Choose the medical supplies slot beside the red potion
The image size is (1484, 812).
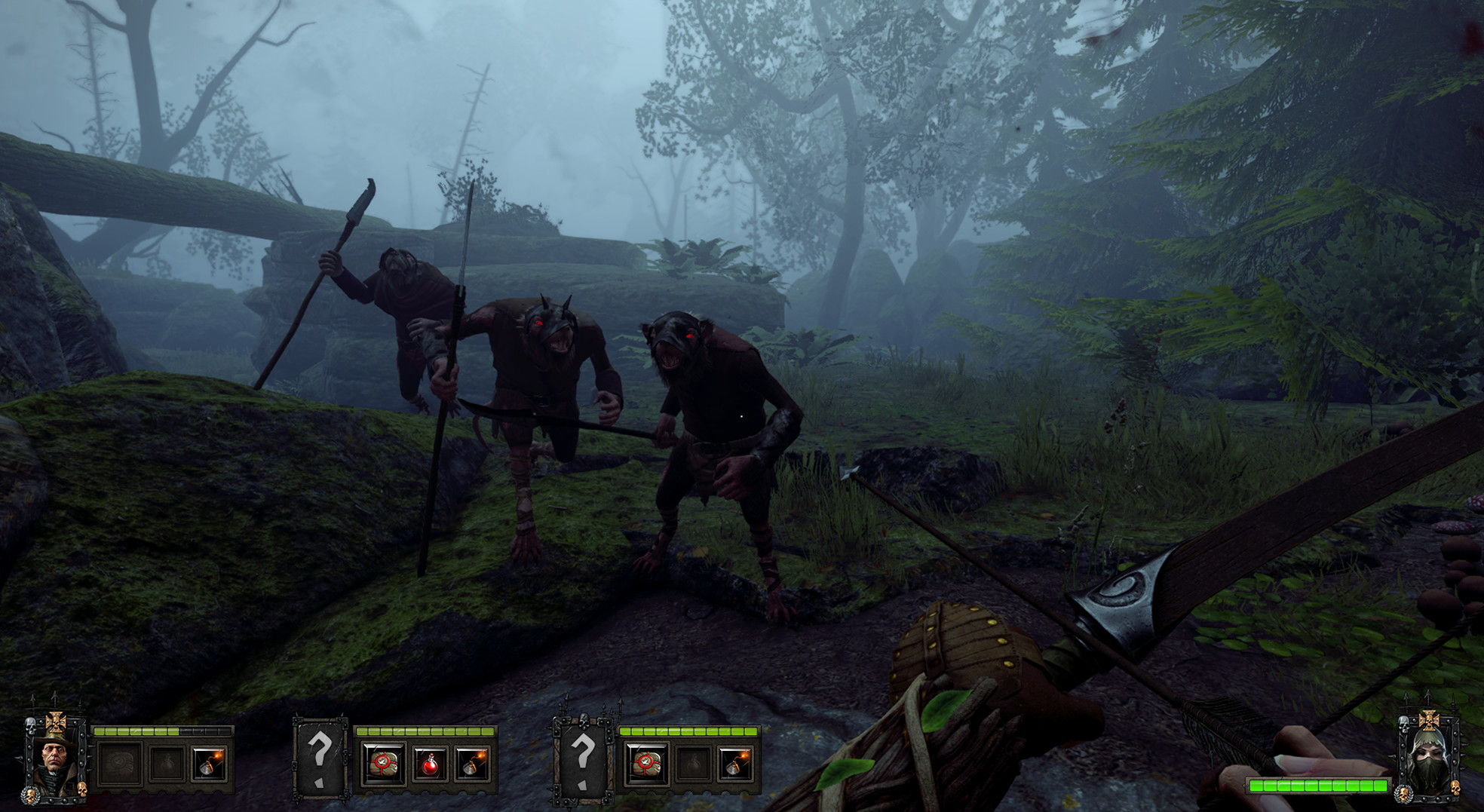click(x=383, y=764)
